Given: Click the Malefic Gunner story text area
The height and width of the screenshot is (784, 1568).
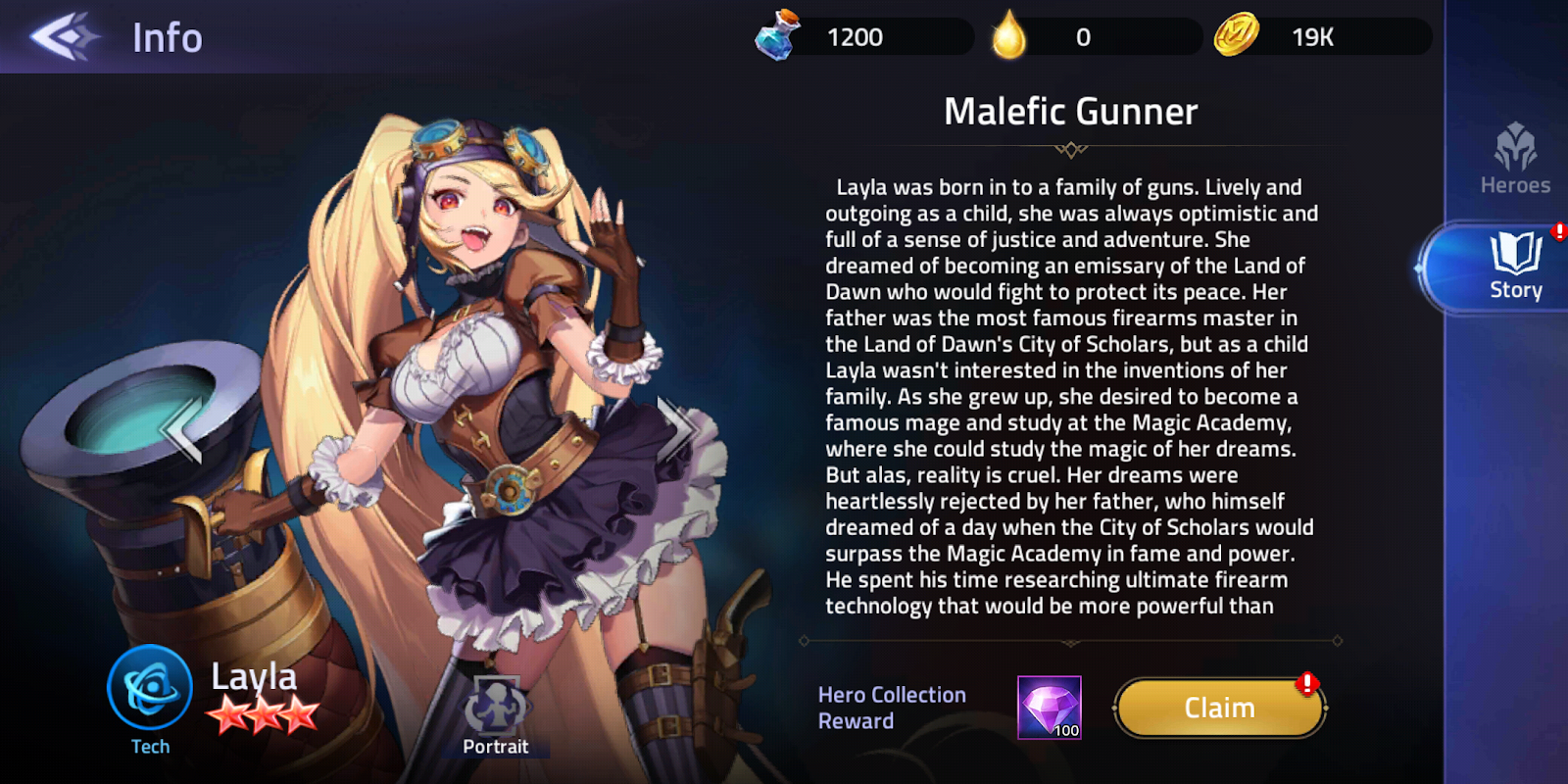Looking at the screenshot, I should tap(1073, 392).
